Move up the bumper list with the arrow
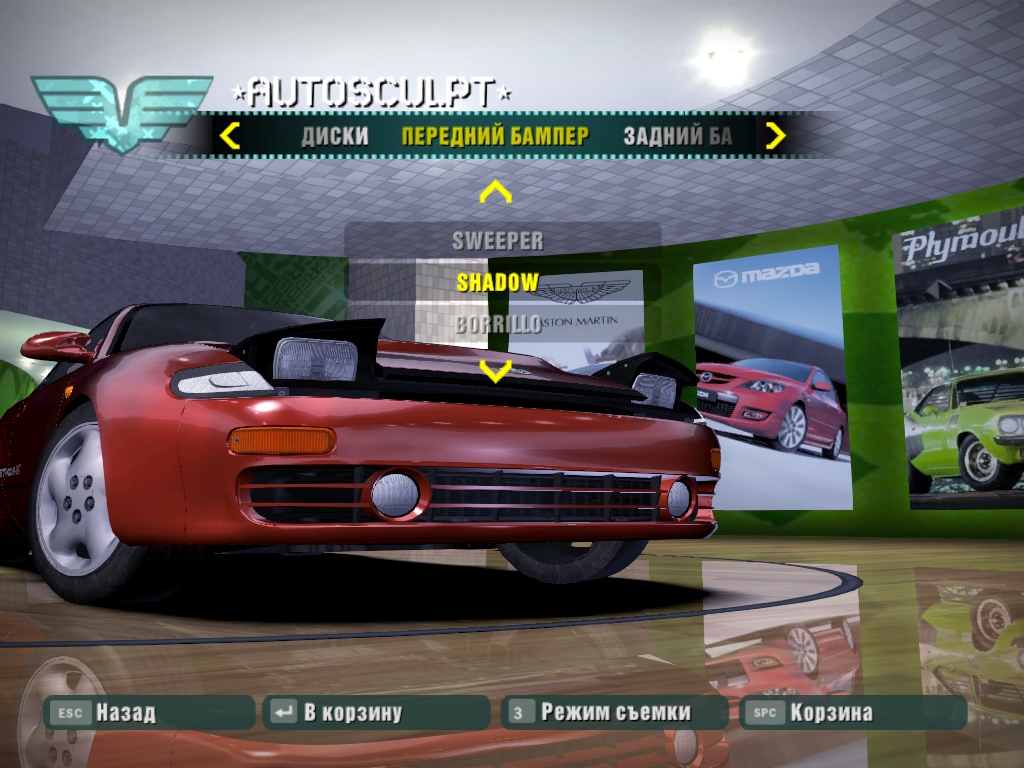This screenshot has height=768, width=1024. 496,192
